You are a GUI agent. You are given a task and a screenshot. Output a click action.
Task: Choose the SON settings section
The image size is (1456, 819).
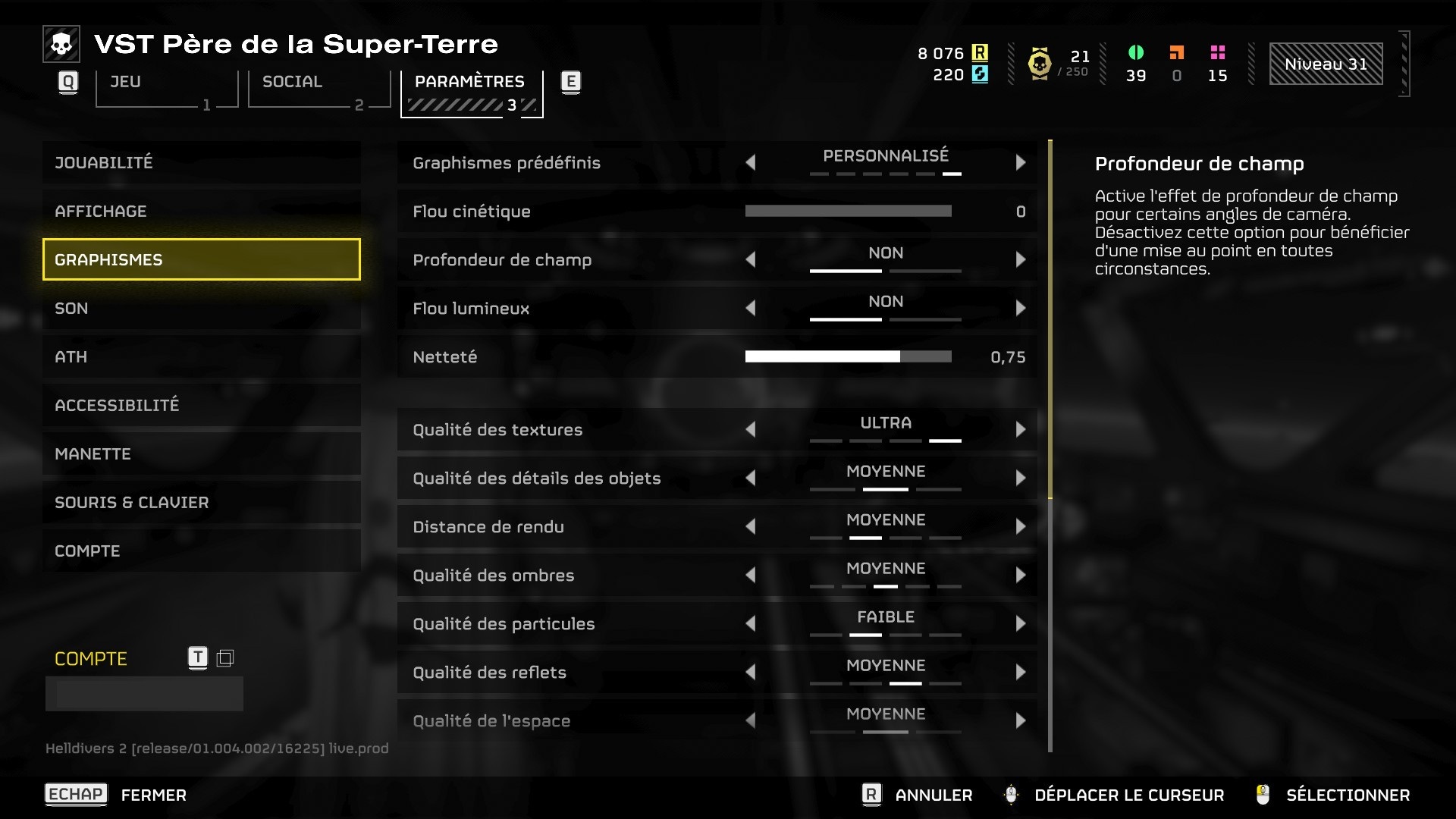201,308
